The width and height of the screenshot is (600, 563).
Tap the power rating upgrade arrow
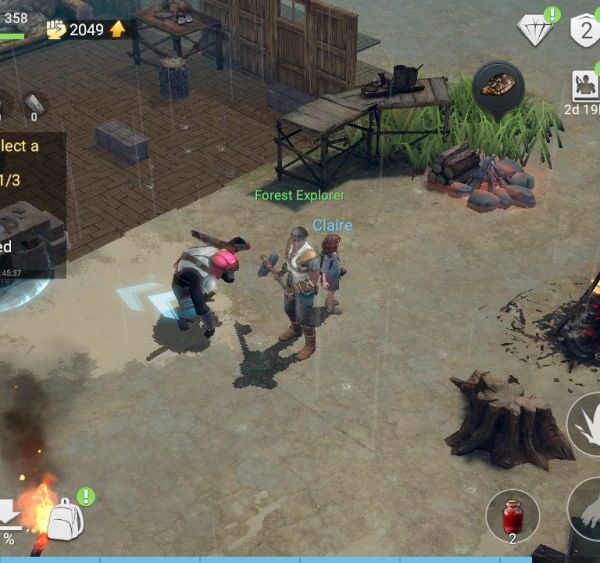[118, 29]
